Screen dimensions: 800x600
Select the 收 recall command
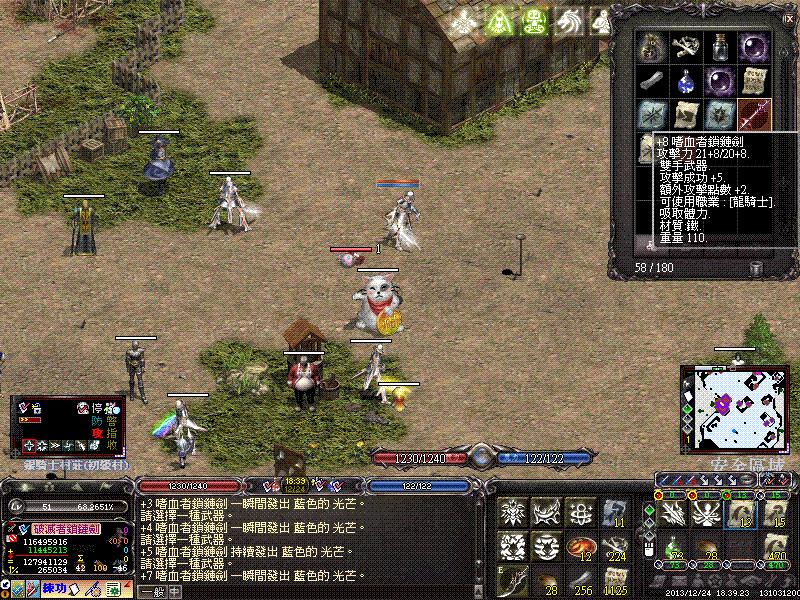point(112,446)
